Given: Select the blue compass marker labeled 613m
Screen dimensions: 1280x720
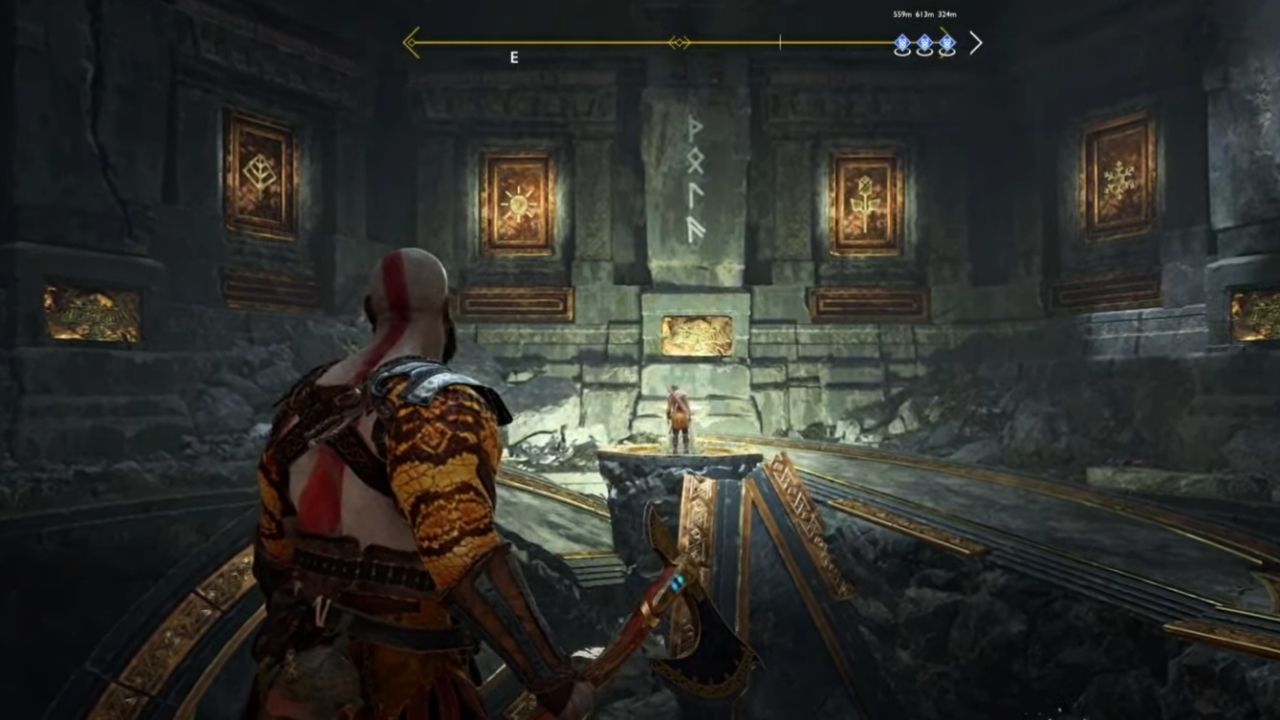Looking at the screenshot, I should [925, 43].
